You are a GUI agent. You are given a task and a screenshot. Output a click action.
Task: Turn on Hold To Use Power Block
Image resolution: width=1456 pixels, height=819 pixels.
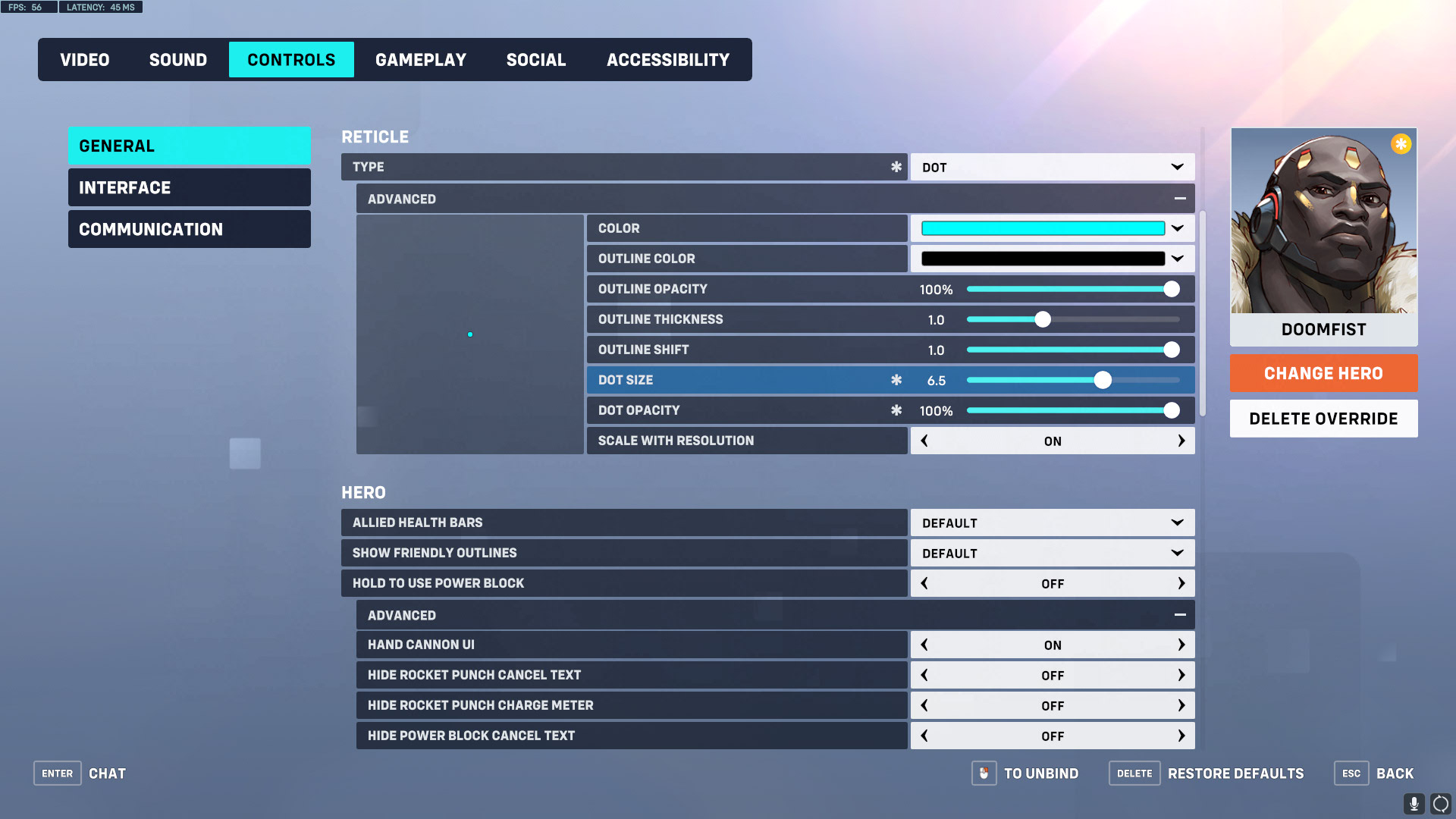(x=1181, y=583)
